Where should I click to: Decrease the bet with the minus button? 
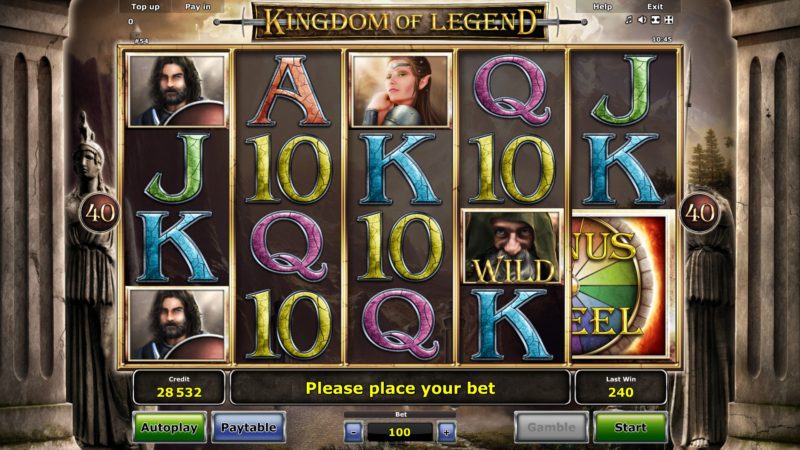click(354, 432)
